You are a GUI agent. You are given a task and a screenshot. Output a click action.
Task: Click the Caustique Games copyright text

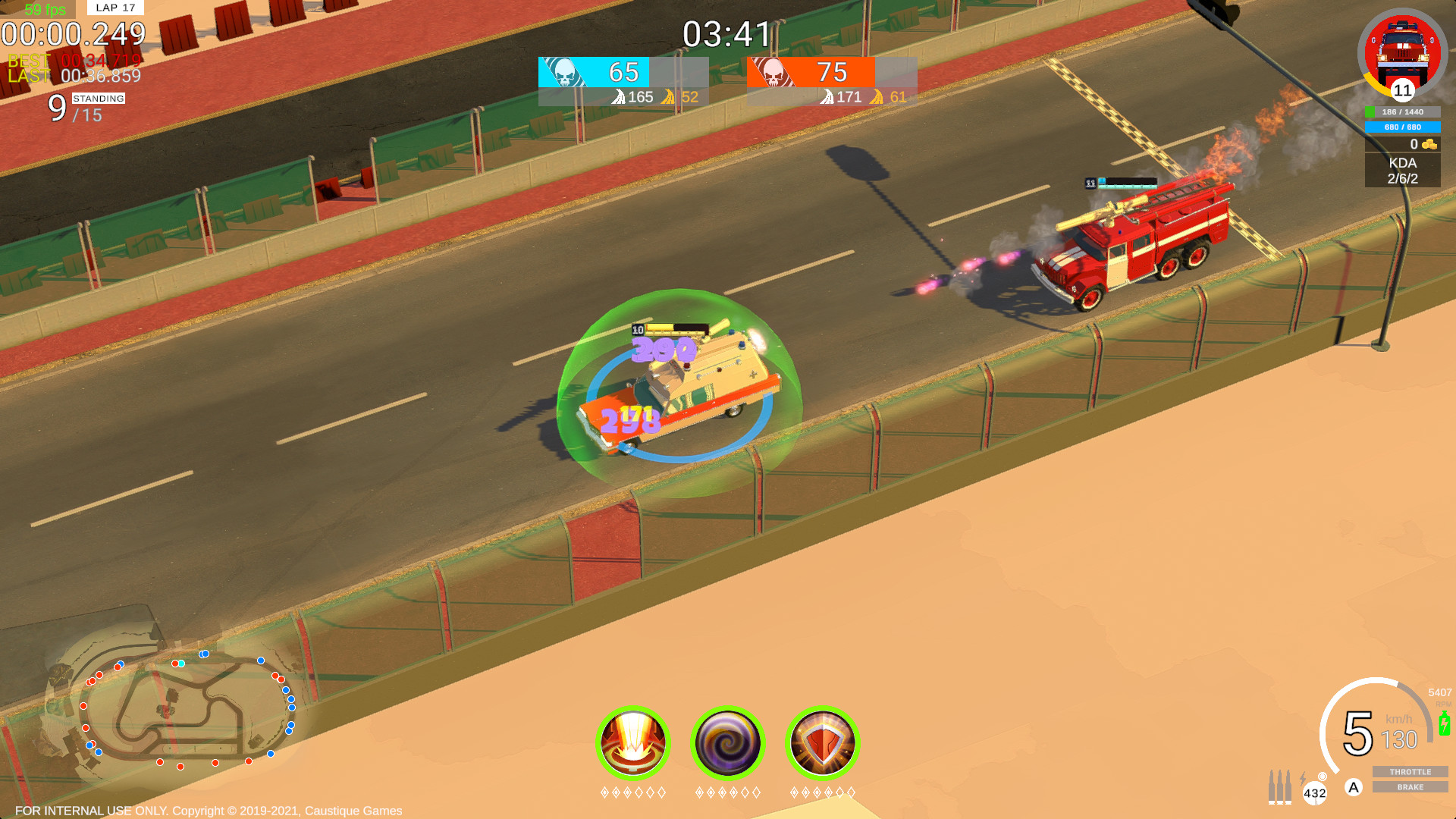click(x=209, y=810)
